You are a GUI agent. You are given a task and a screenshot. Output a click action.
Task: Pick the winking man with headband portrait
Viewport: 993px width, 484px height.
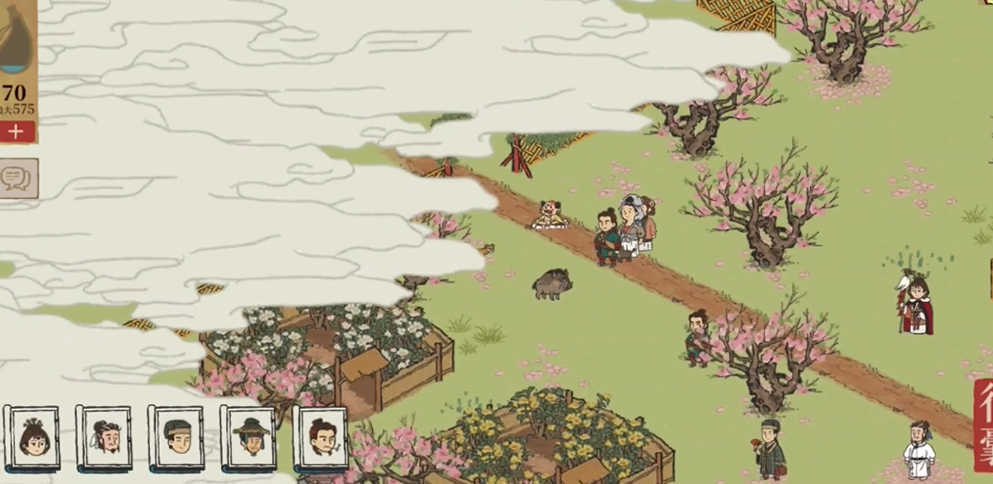pyautogui.click(x=177, y=438)
